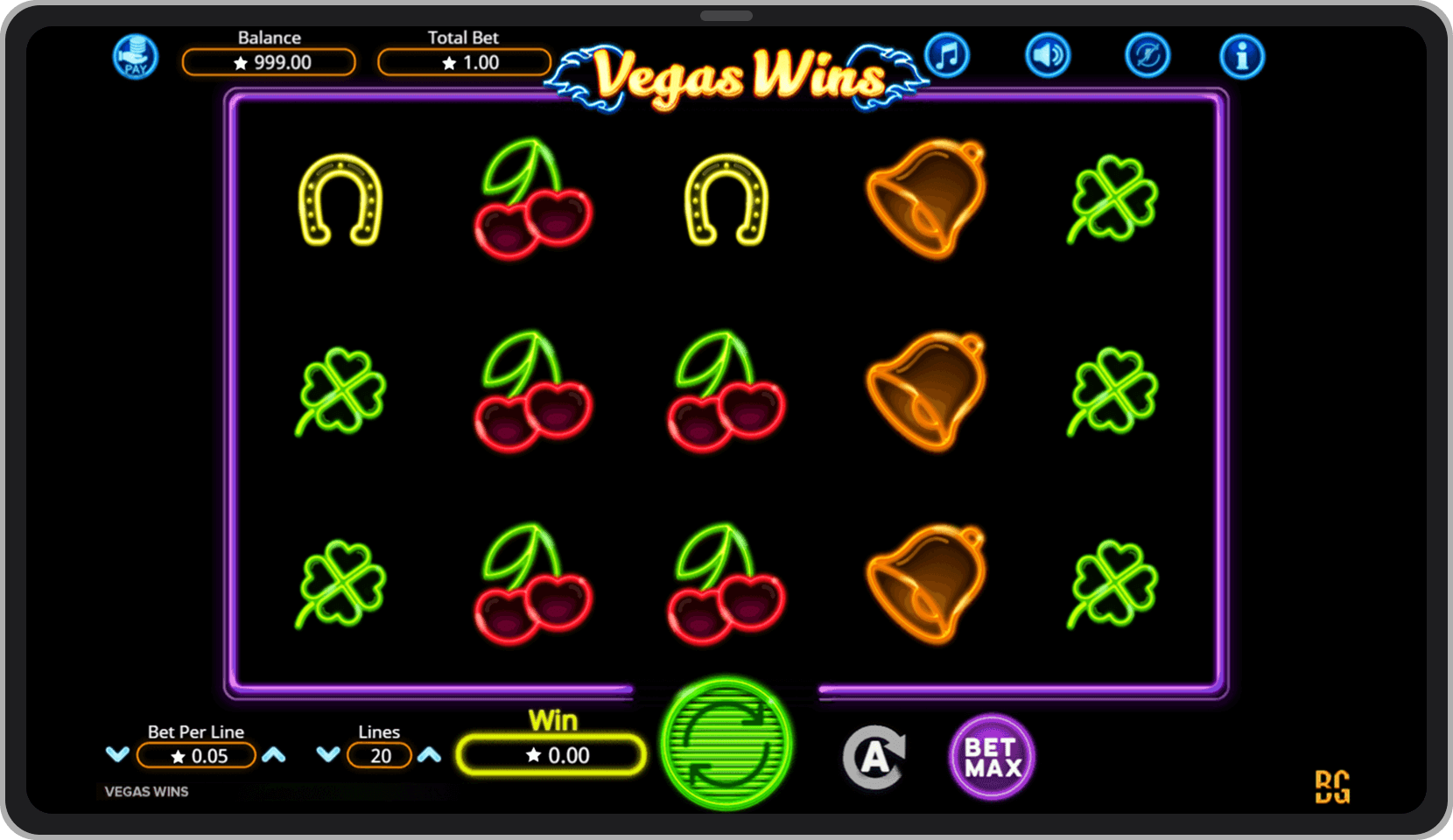The width and height of the screenshot is (1453, 840).
Task: Click the music note icon
Action: [x=947, y=54]
